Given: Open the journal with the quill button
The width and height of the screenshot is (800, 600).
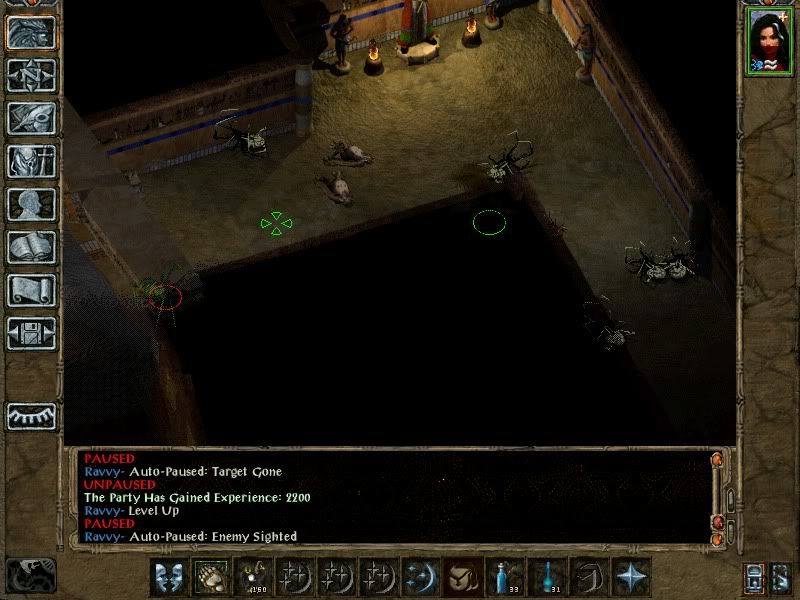Looking at the screenshot, I should [x=31, y=118].
